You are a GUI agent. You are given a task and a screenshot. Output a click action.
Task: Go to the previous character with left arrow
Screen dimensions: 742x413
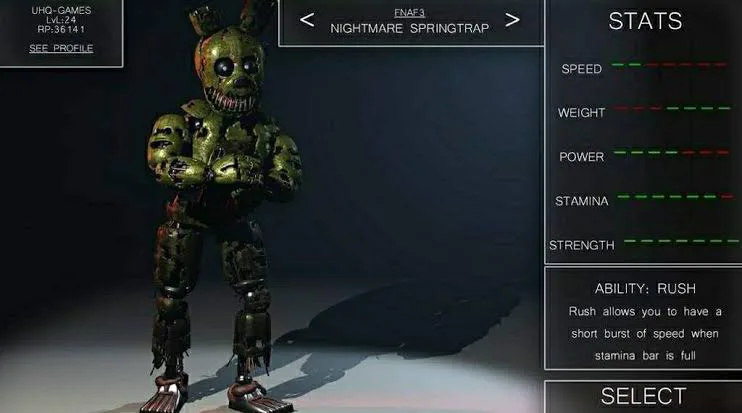pos(307,20)
